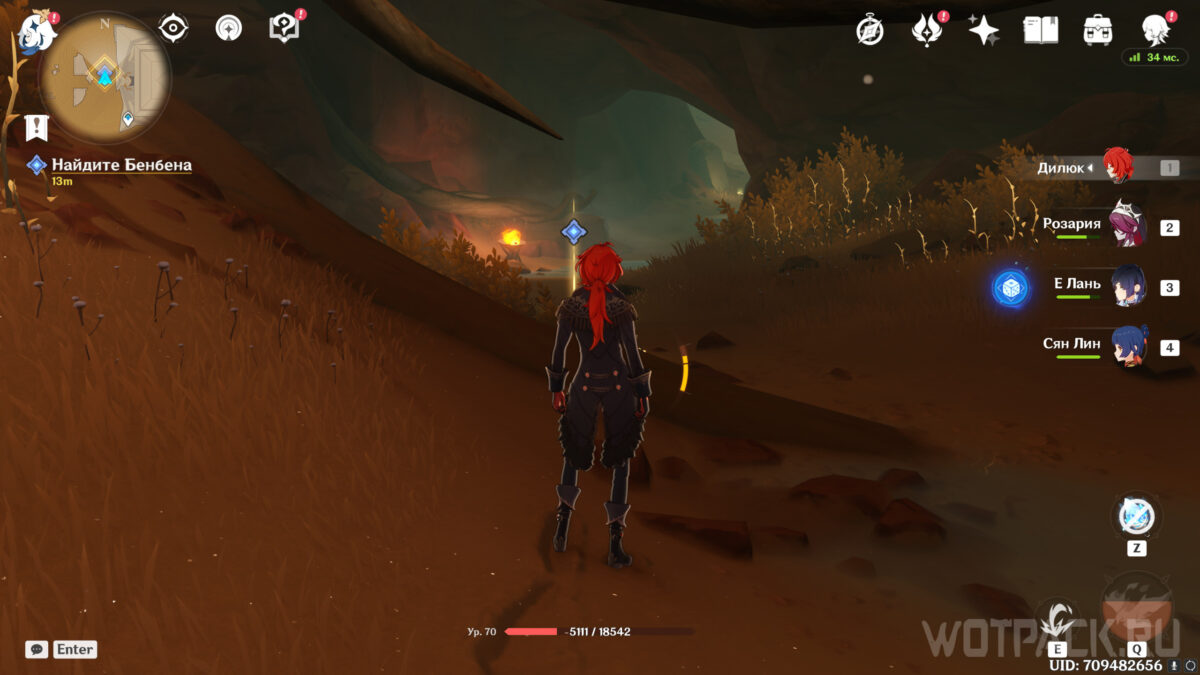The width and height of the screenshot is (1200, 675).
Task: Open the four-pointed star wish icon
Action: [x=983, y=30]
